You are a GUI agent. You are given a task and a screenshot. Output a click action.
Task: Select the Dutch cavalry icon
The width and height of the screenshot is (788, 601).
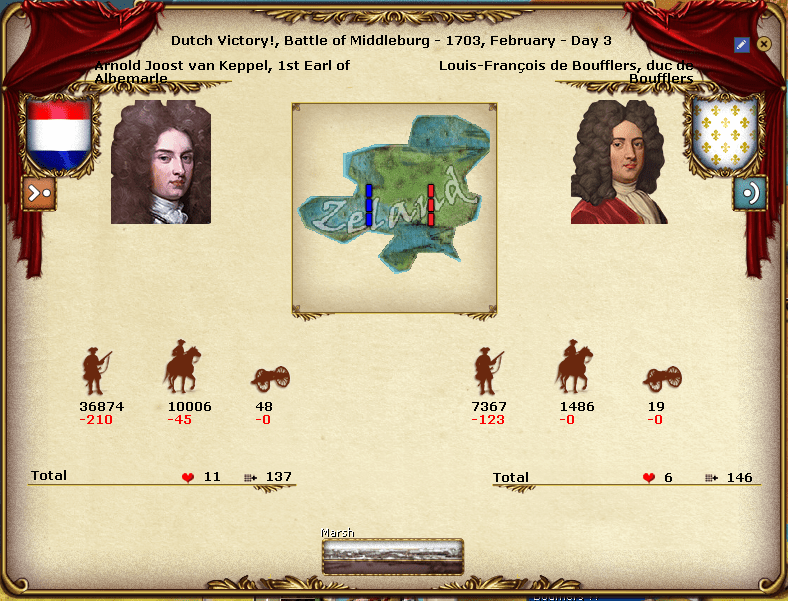coord(182,368)
